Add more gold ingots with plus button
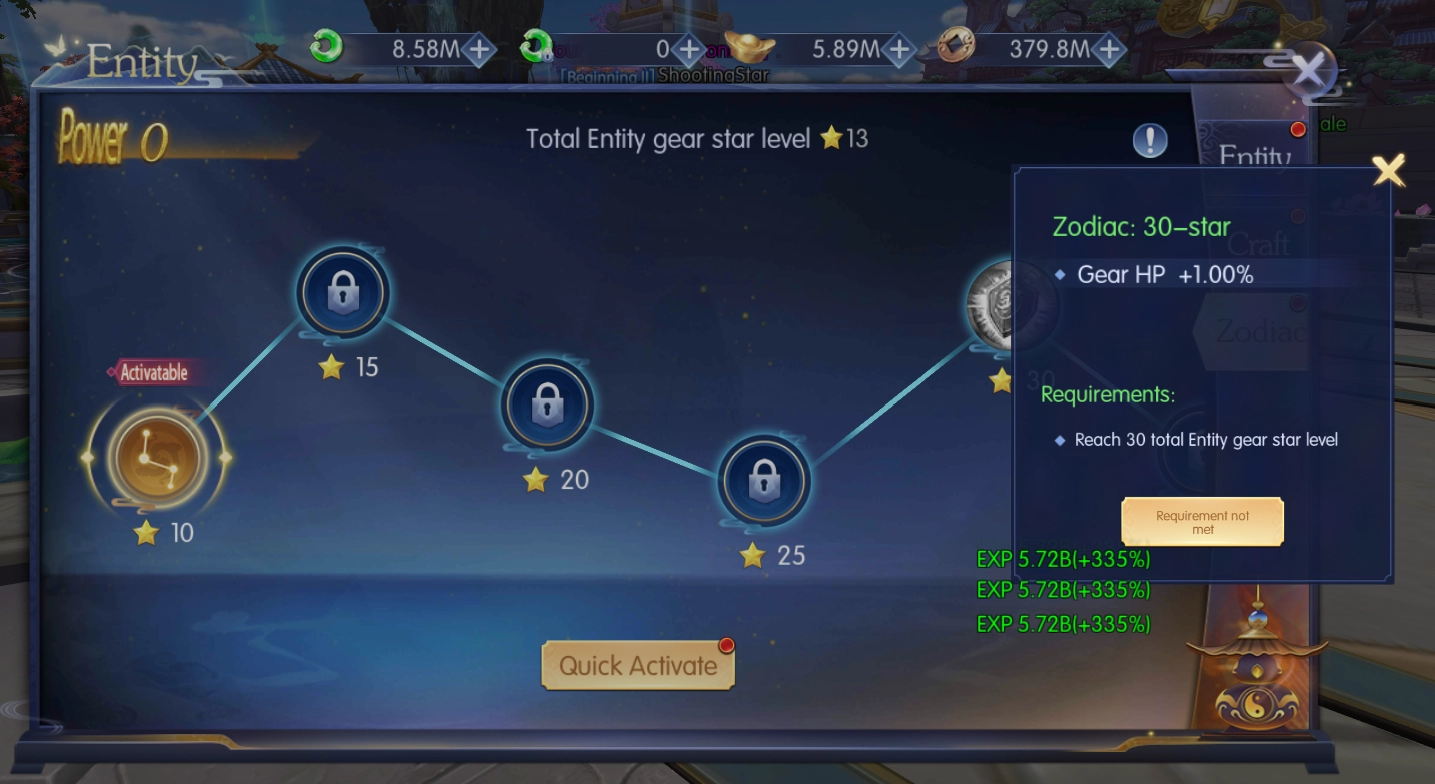 click(900, 49)
